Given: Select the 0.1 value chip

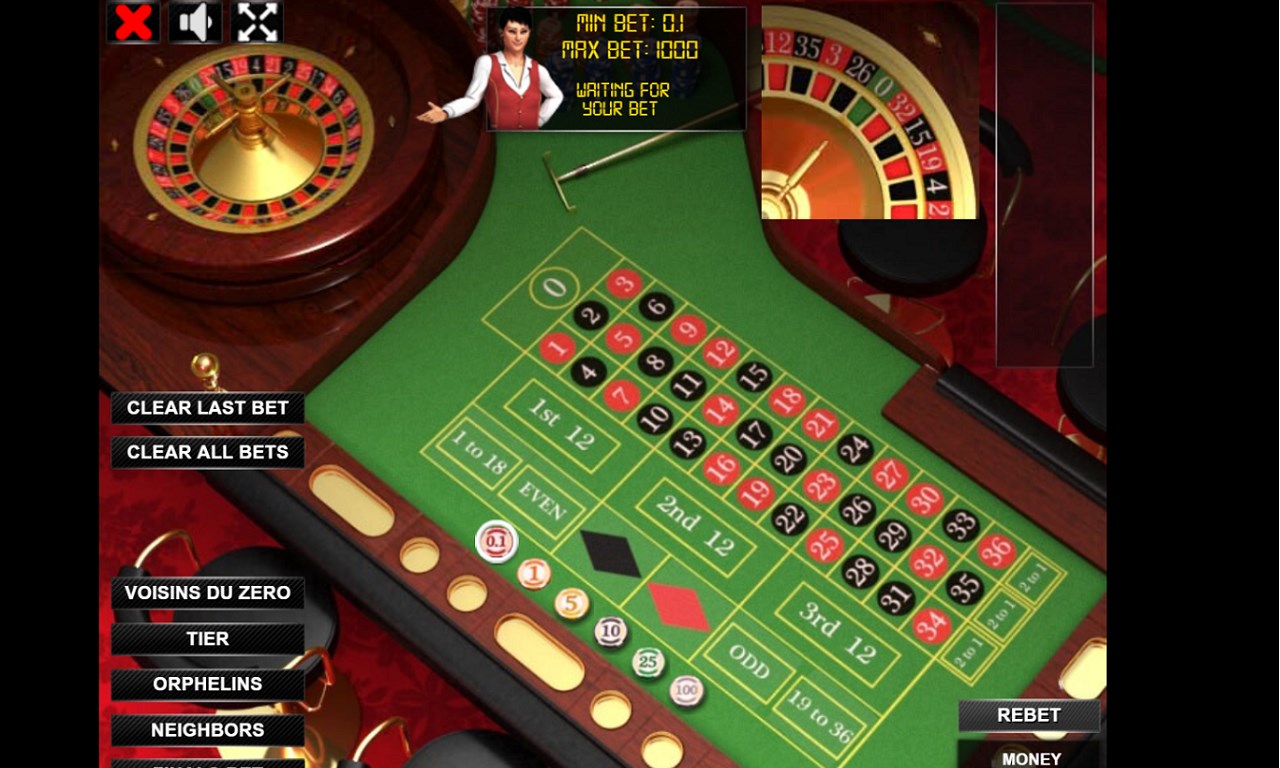Looking at the screenshot, I should click(x=497, y=540).
